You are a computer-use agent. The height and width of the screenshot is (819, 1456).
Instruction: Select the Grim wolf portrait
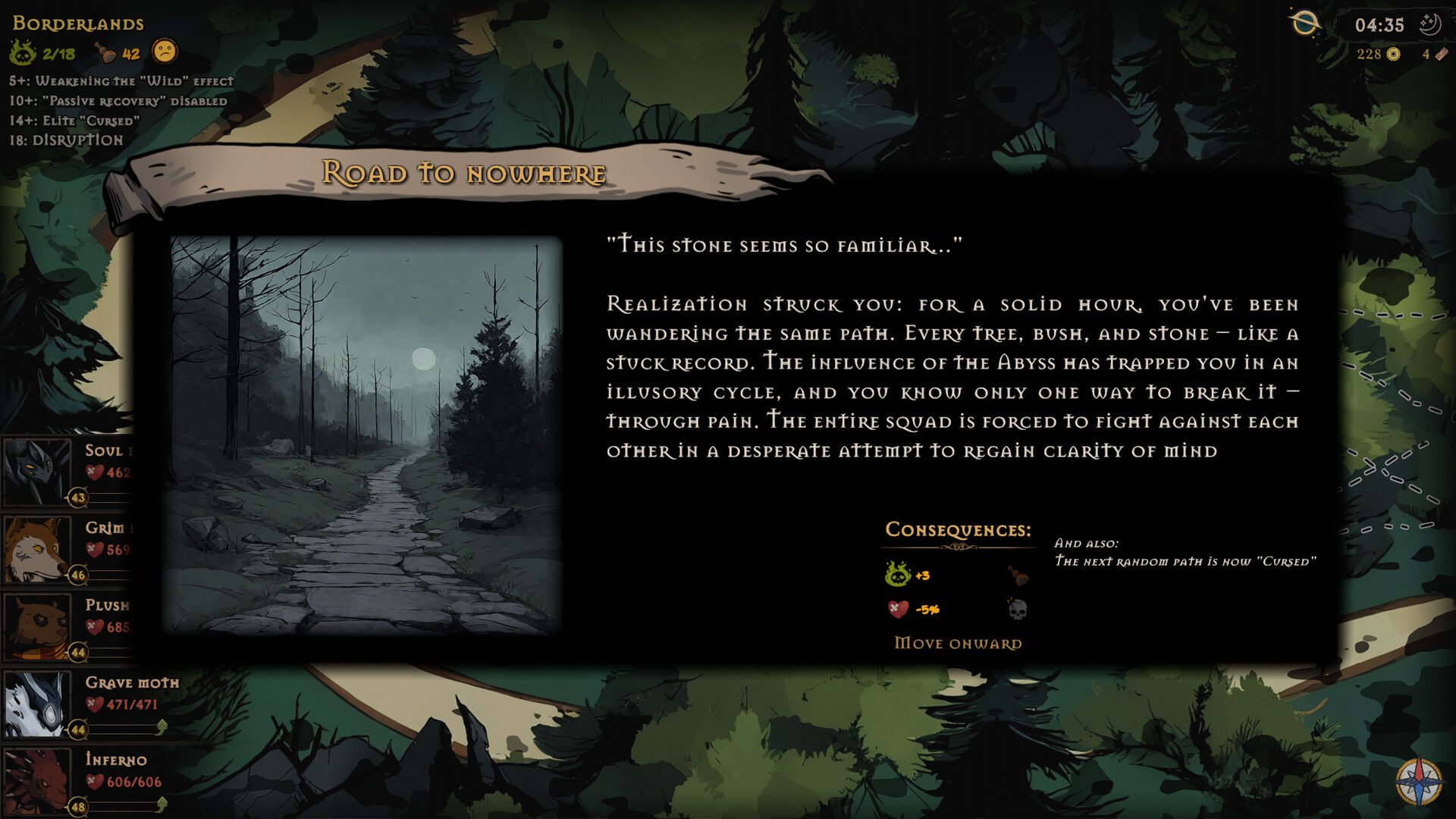click(x=36, y=548)
